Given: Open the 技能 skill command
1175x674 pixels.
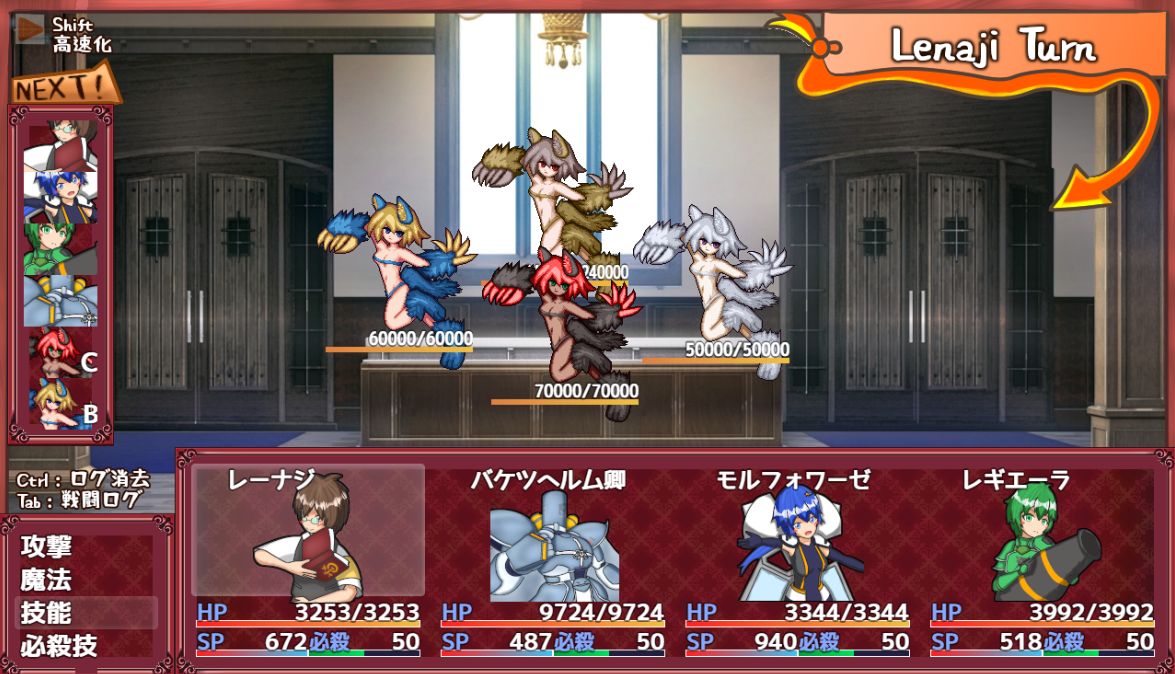Looking at the screenshot, I should pos(48,613).
